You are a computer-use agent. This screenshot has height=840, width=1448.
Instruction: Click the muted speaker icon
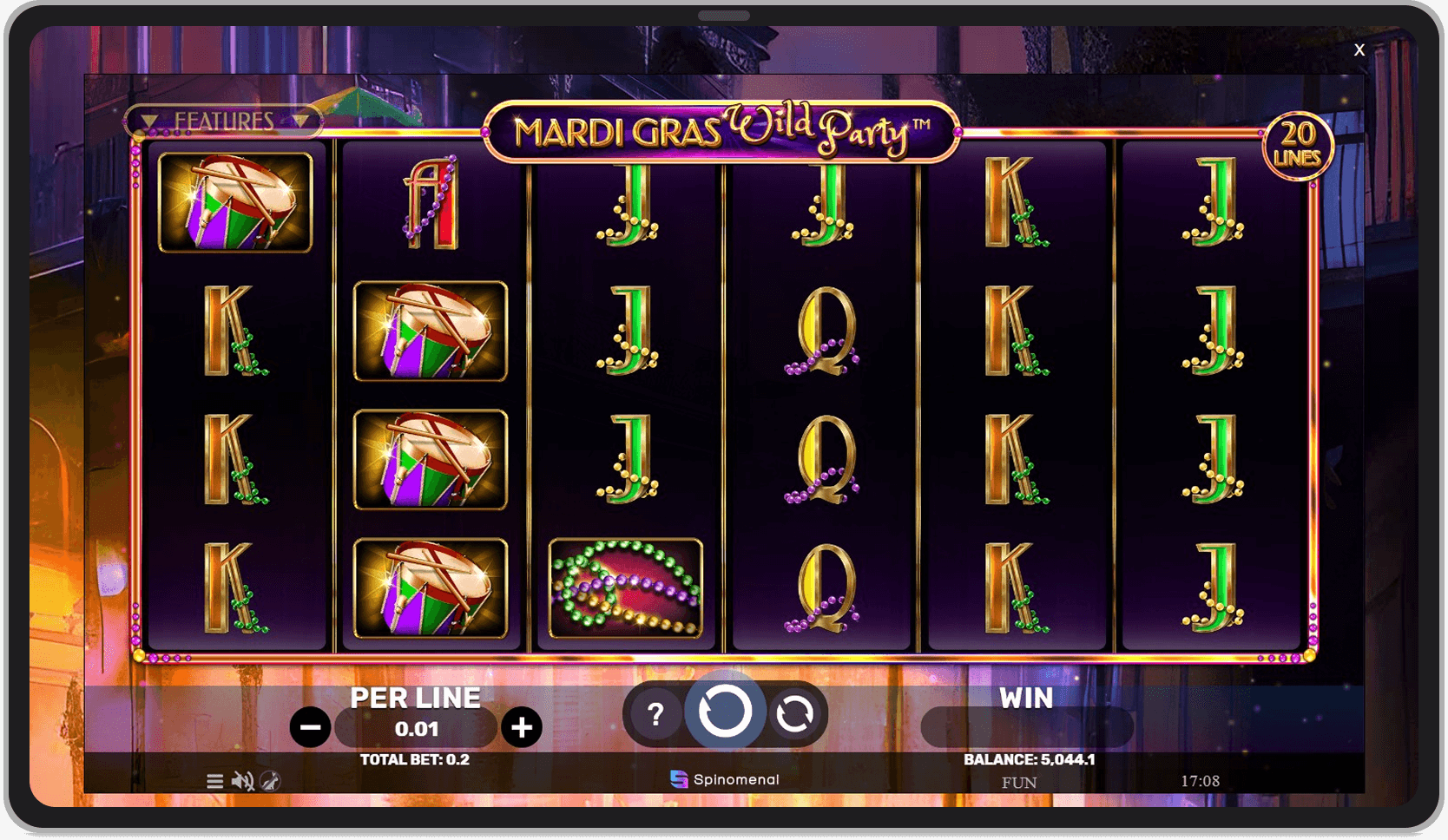pyautogui.click(x=245, y=781)
